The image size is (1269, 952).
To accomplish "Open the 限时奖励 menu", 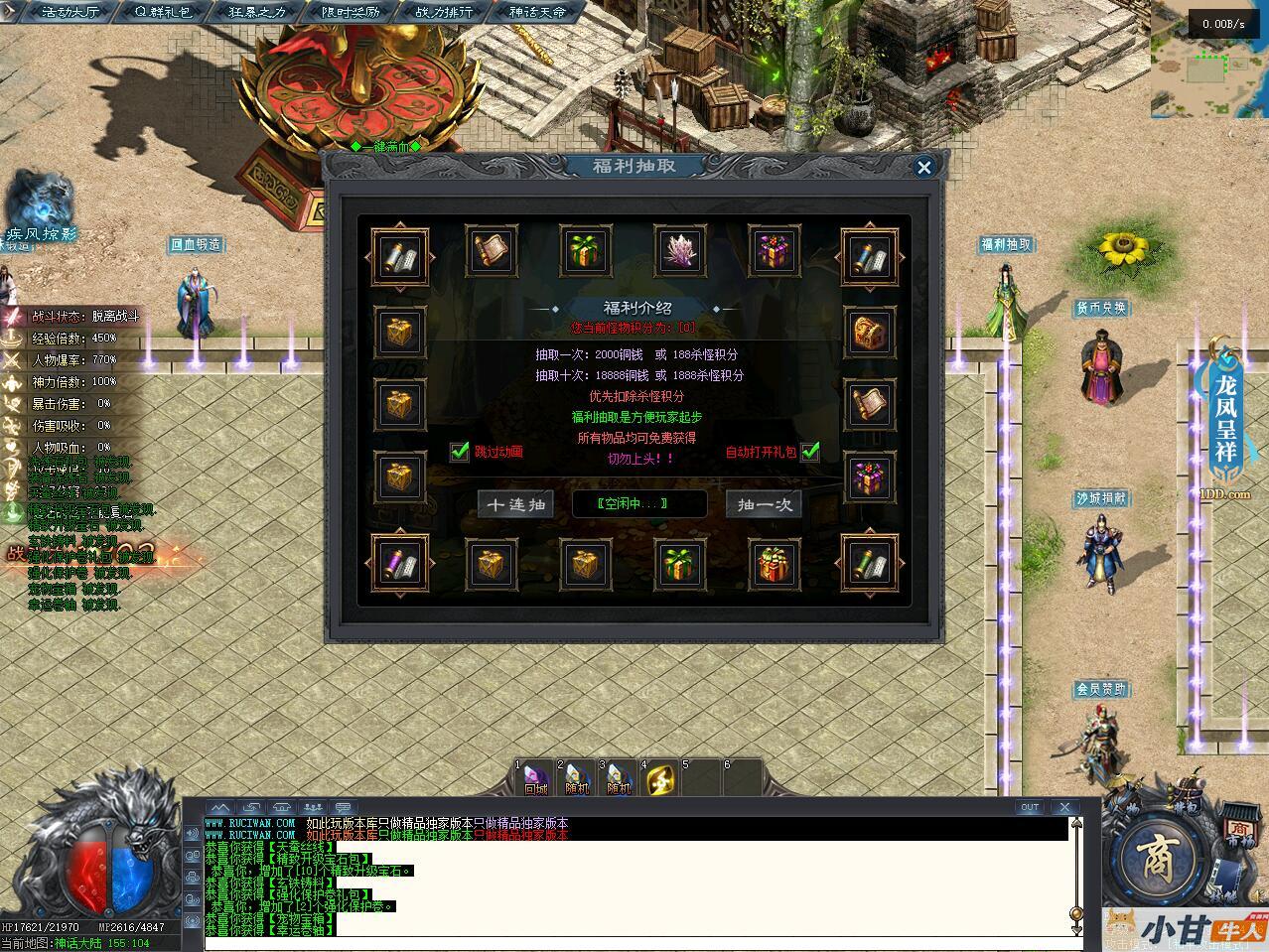I will [351, 12].
